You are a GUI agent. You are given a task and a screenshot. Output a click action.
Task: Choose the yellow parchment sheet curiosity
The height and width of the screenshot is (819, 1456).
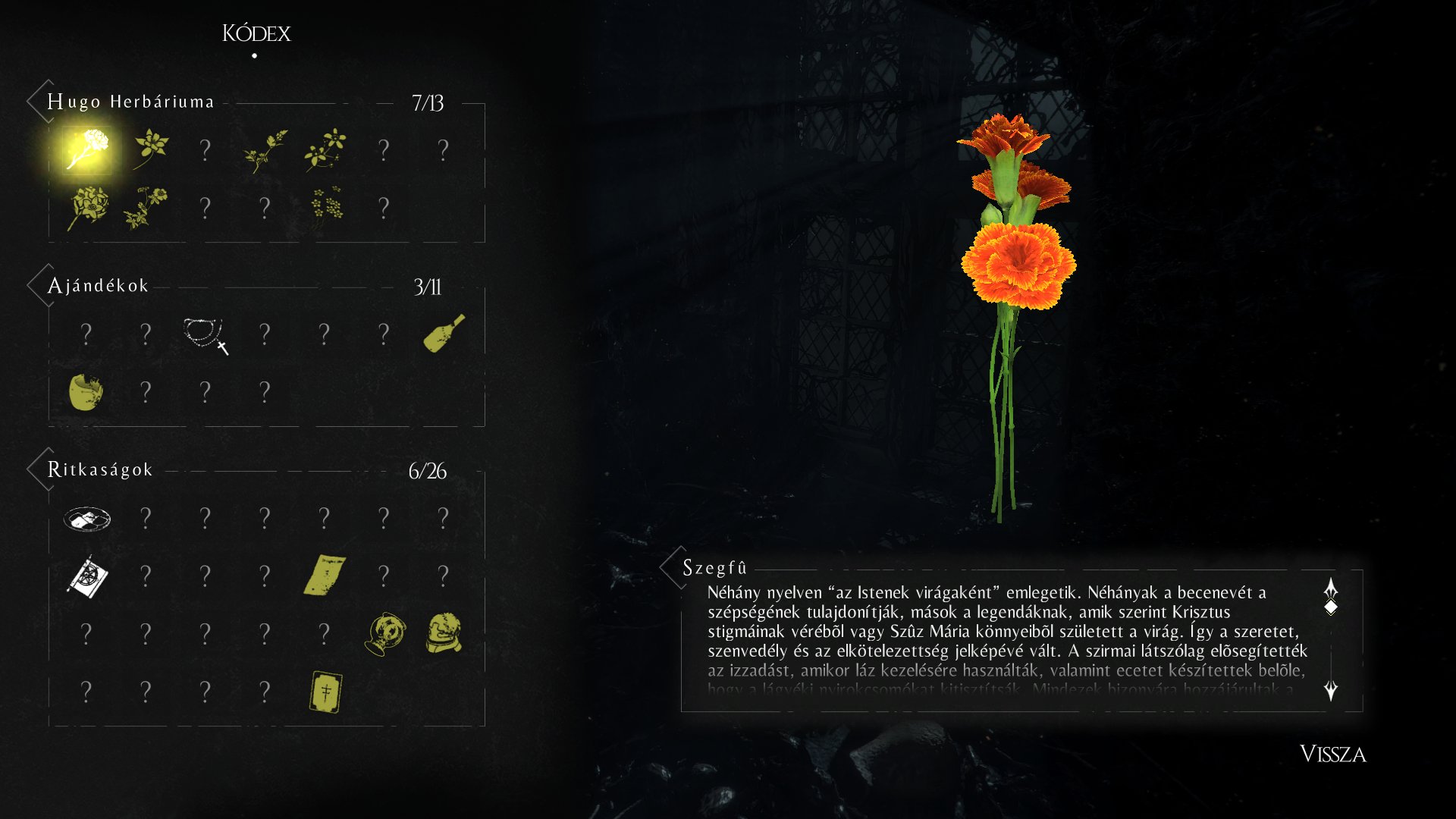click(x=325, y=576)
